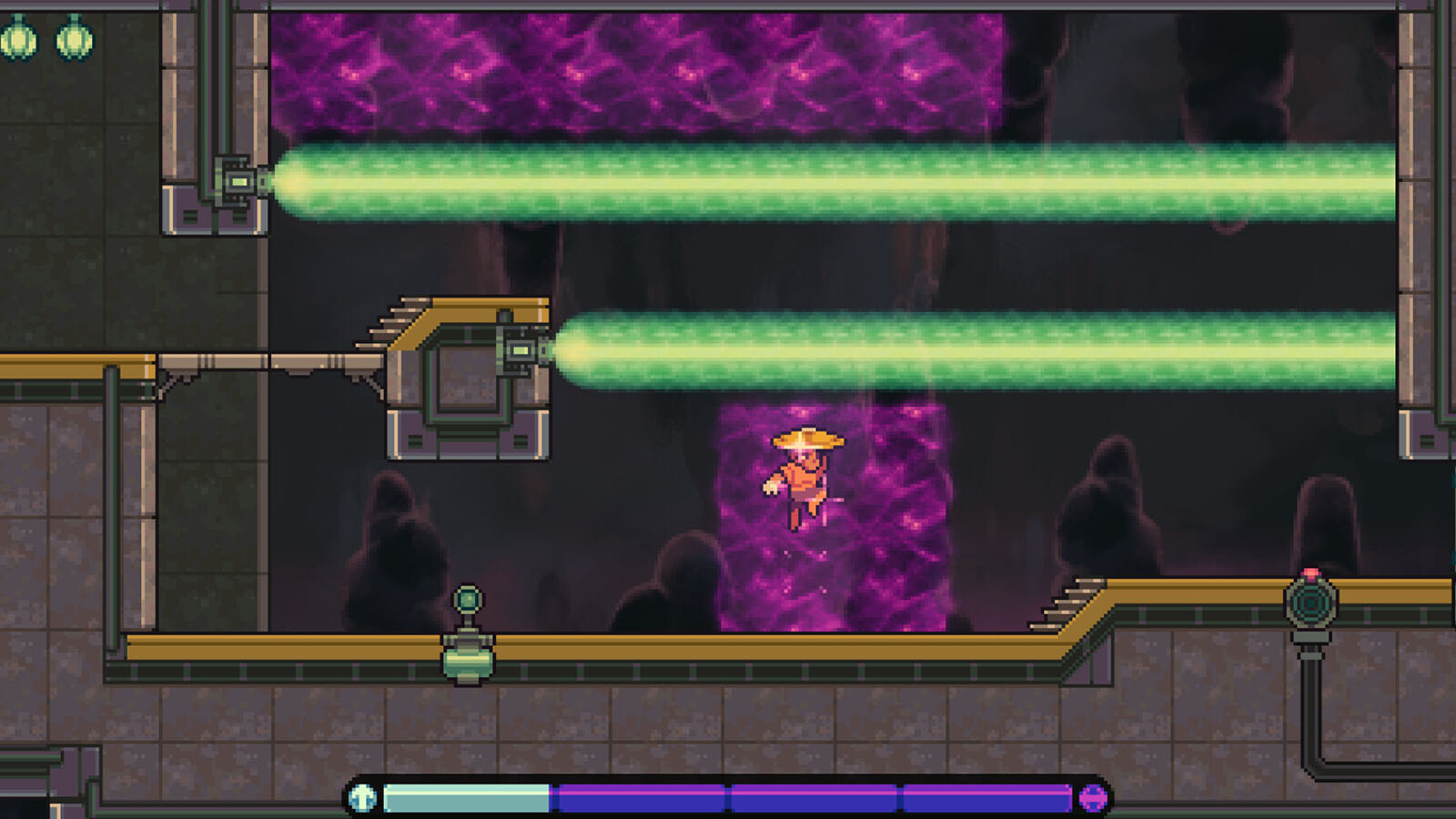This screenshot has width=1456, height=819.
Task: Click the teal up-arrow icon on the gauge
Action: (x=363, y=798)
